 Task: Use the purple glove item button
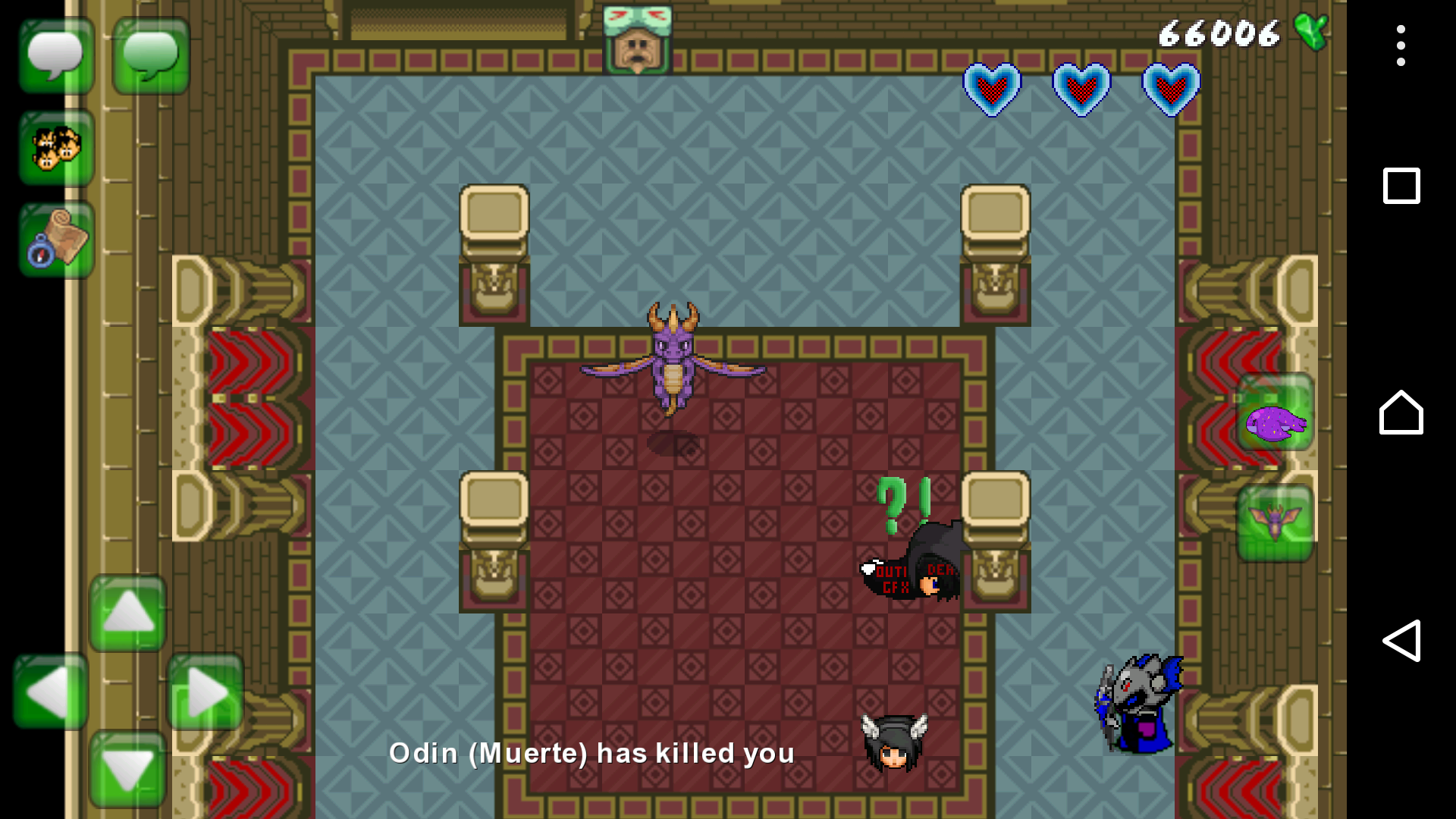click(1275, 413)
